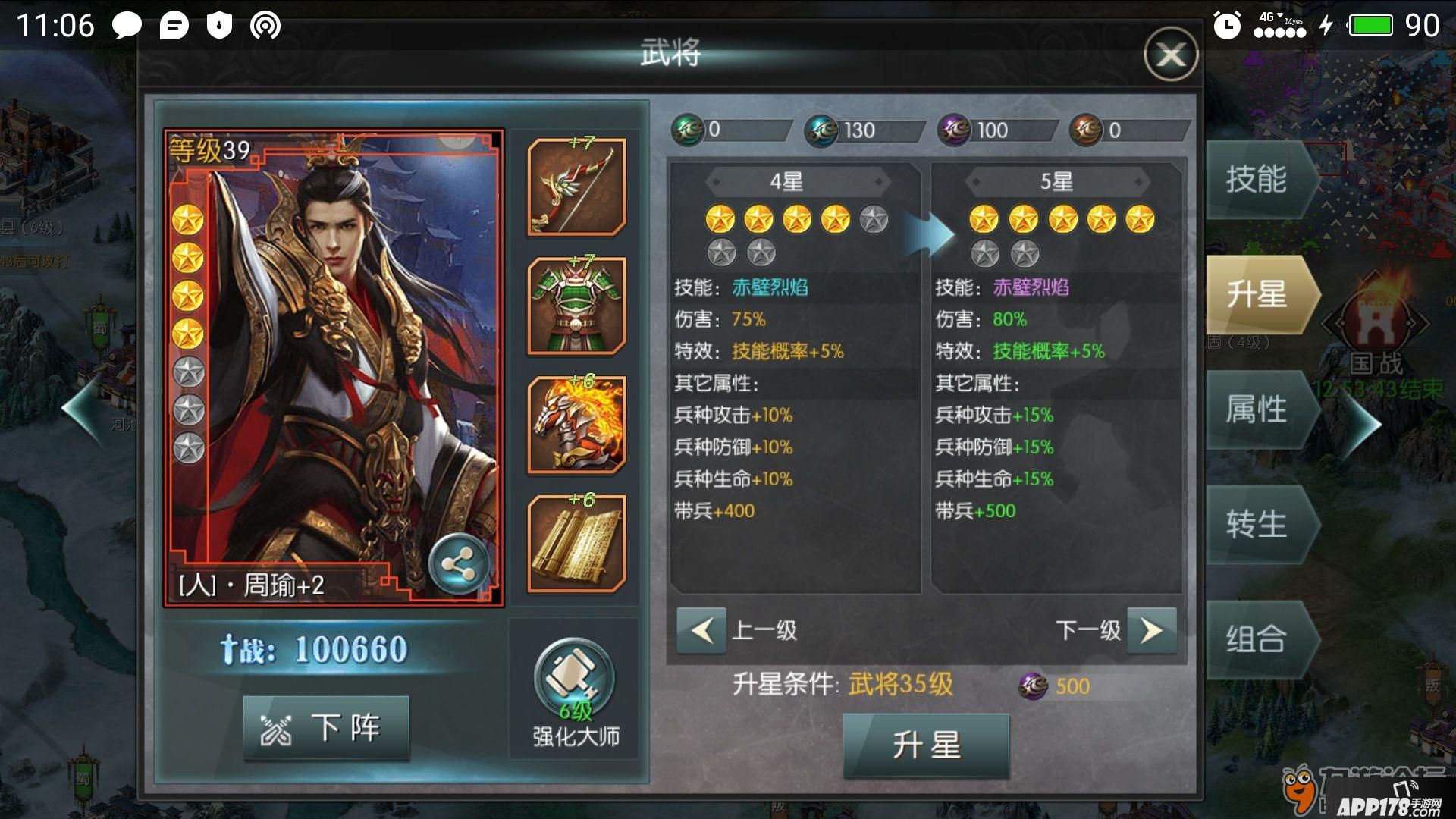Select the bow weapon equipment slot
Screen dimensions: 1456x819
576,187
